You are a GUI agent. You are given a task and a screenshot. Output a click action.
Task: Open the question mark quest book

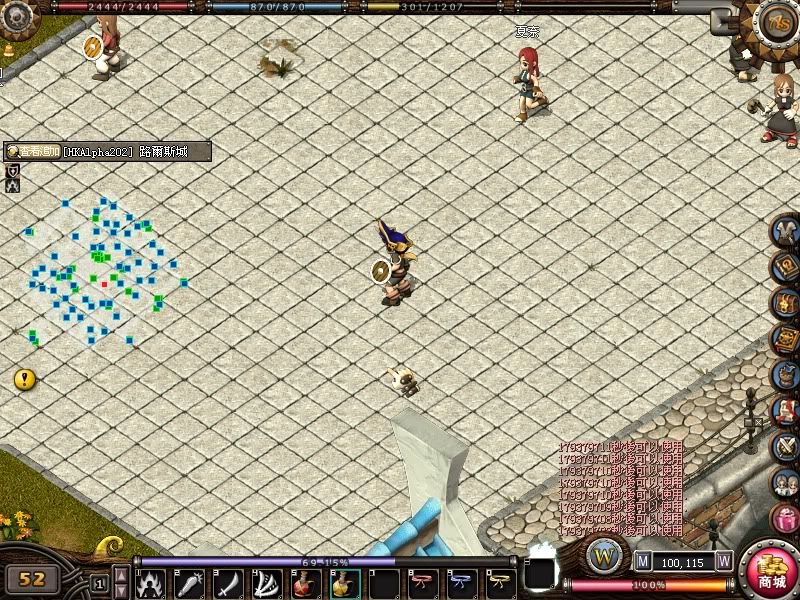786,268
